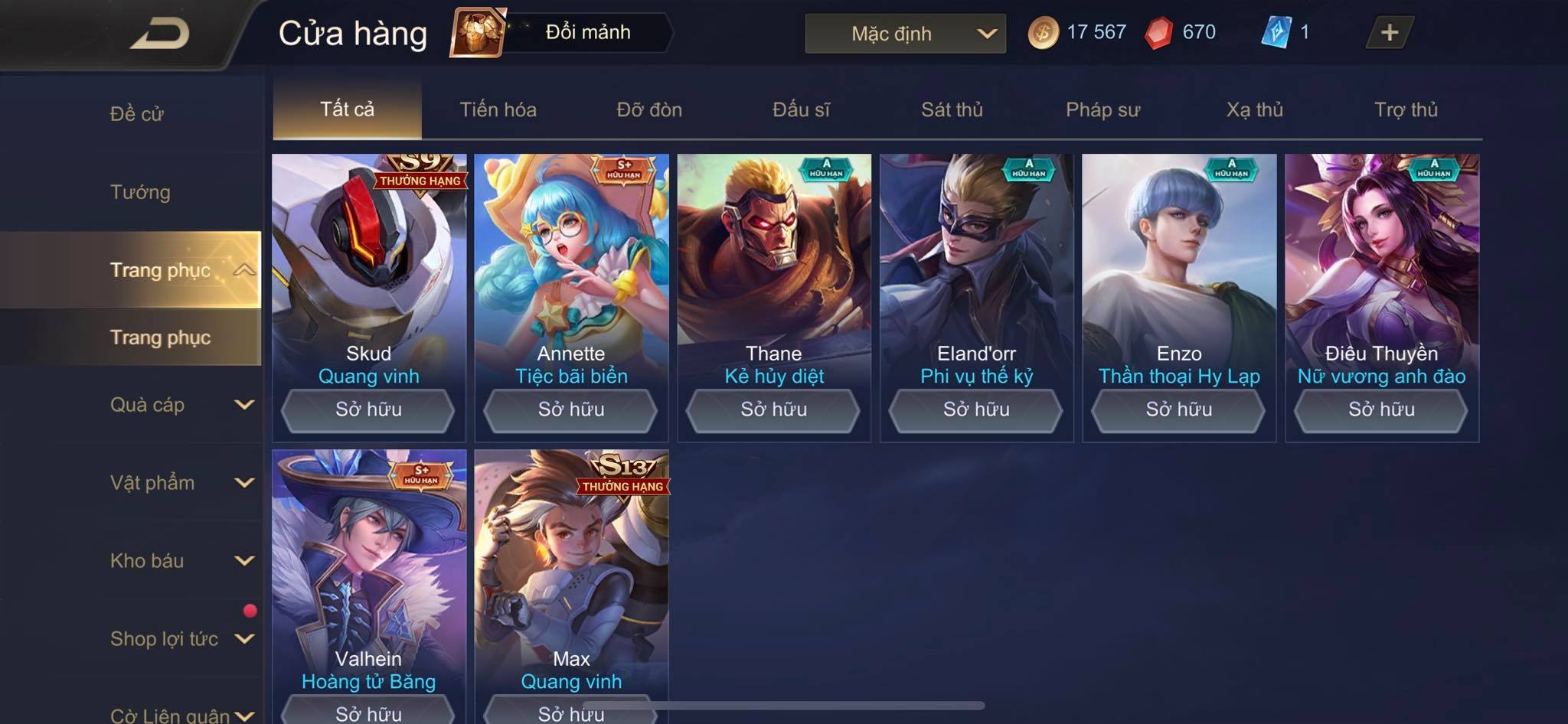The height and width of the screenshot is (724, 1568).
Task: Select the Đấu sĩ tab
Action: [x=801, y=109]
